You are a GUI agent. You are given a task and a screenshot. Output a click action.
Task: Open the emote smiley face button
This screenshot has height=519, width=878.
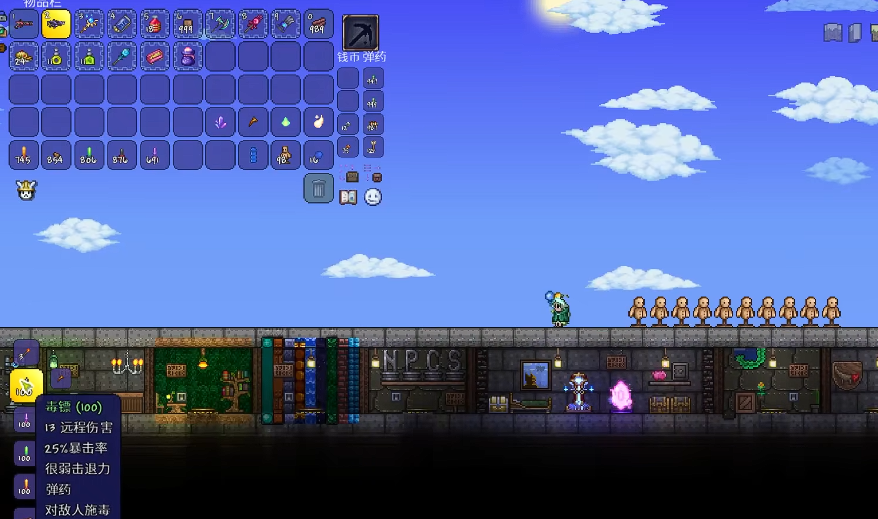pyautogui.click(x=373, y=197)
